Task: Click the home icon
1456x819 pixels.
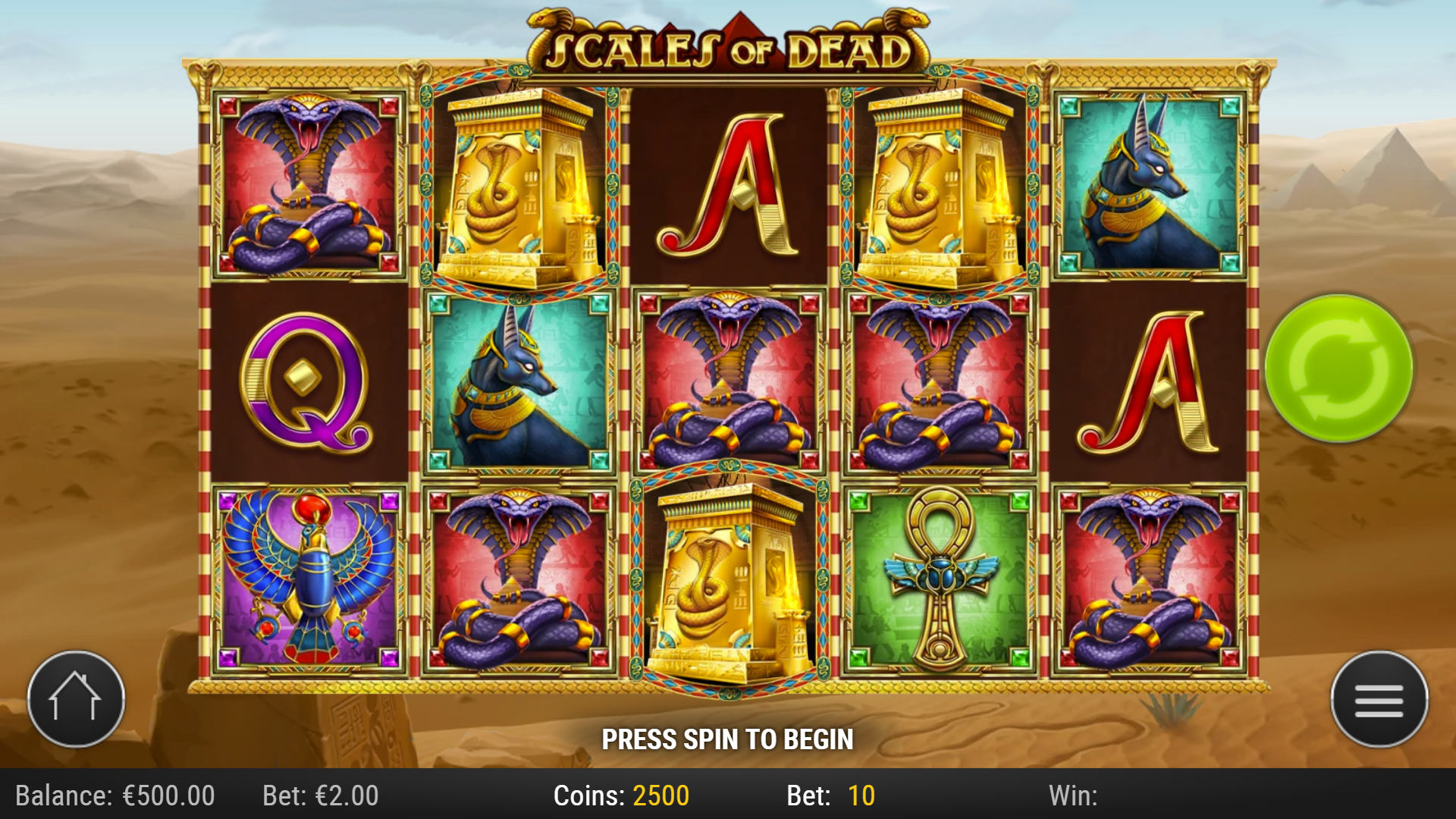Action: pyautogui.click(x=76, y=699)
